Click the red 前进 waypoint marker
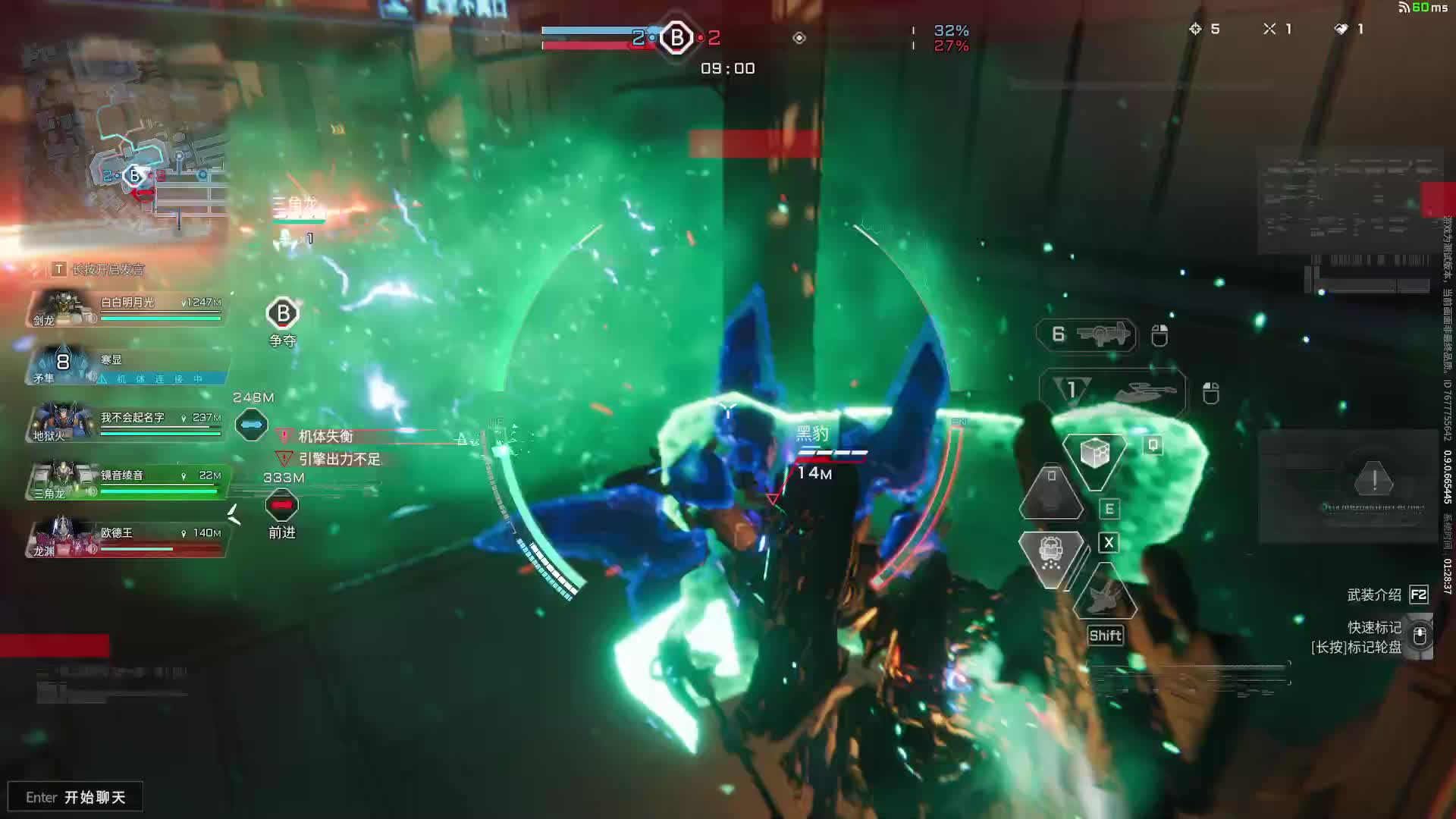This screenshot has width=1456, height=819. coord(281,506)
